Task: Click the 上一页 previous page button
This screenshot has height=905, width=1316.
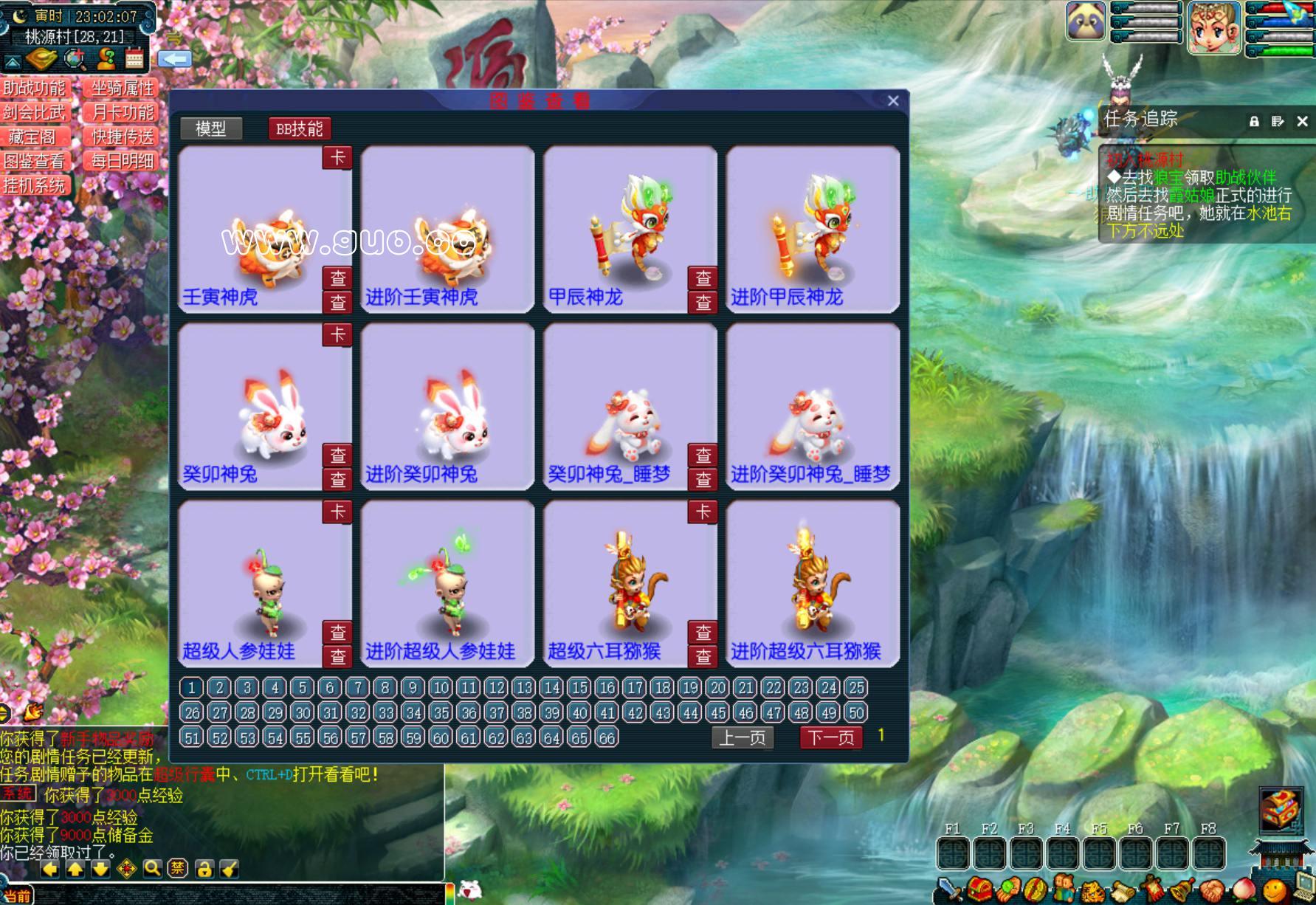Action: click(743, 737)
